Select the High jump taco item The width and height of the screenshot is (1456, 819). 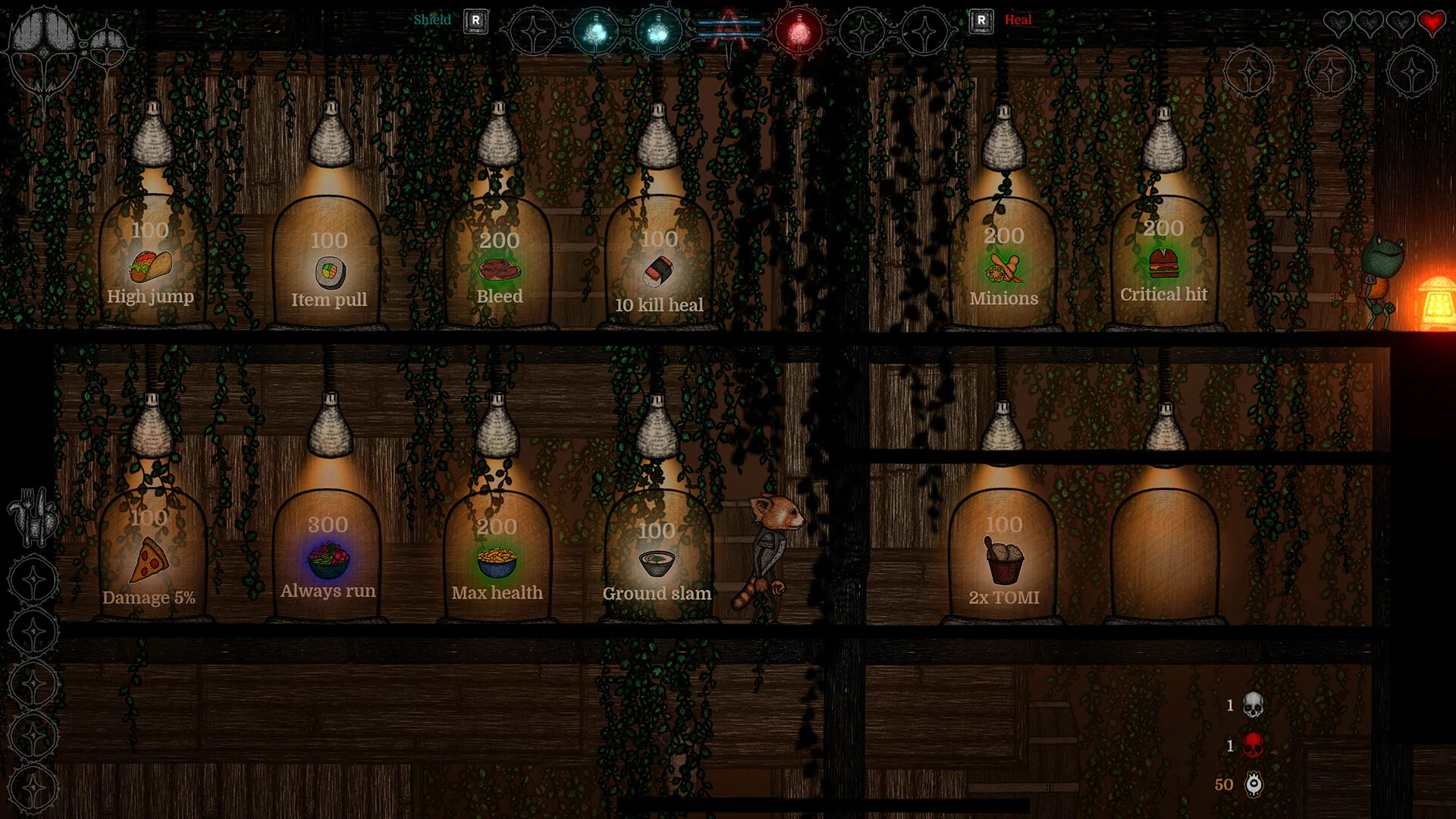(x=151, y=267)
